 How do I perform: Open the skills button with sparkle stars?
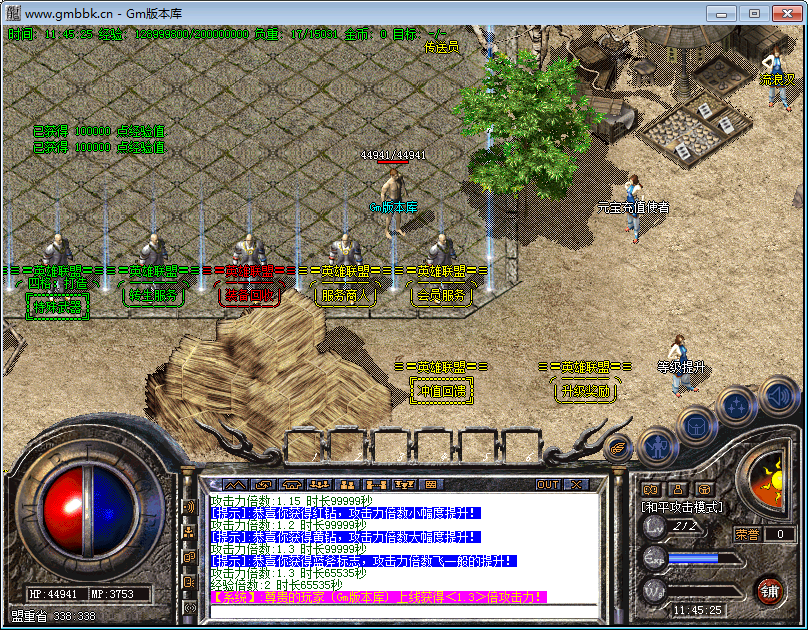pos(736,406)
